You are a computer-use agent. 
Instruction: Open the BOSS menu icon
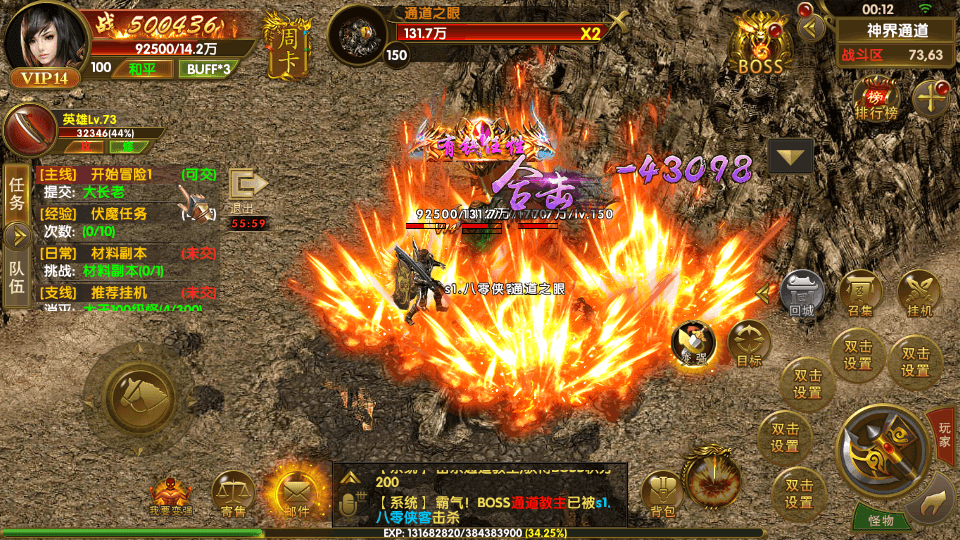pyautogui.click(x=761, y=47)
